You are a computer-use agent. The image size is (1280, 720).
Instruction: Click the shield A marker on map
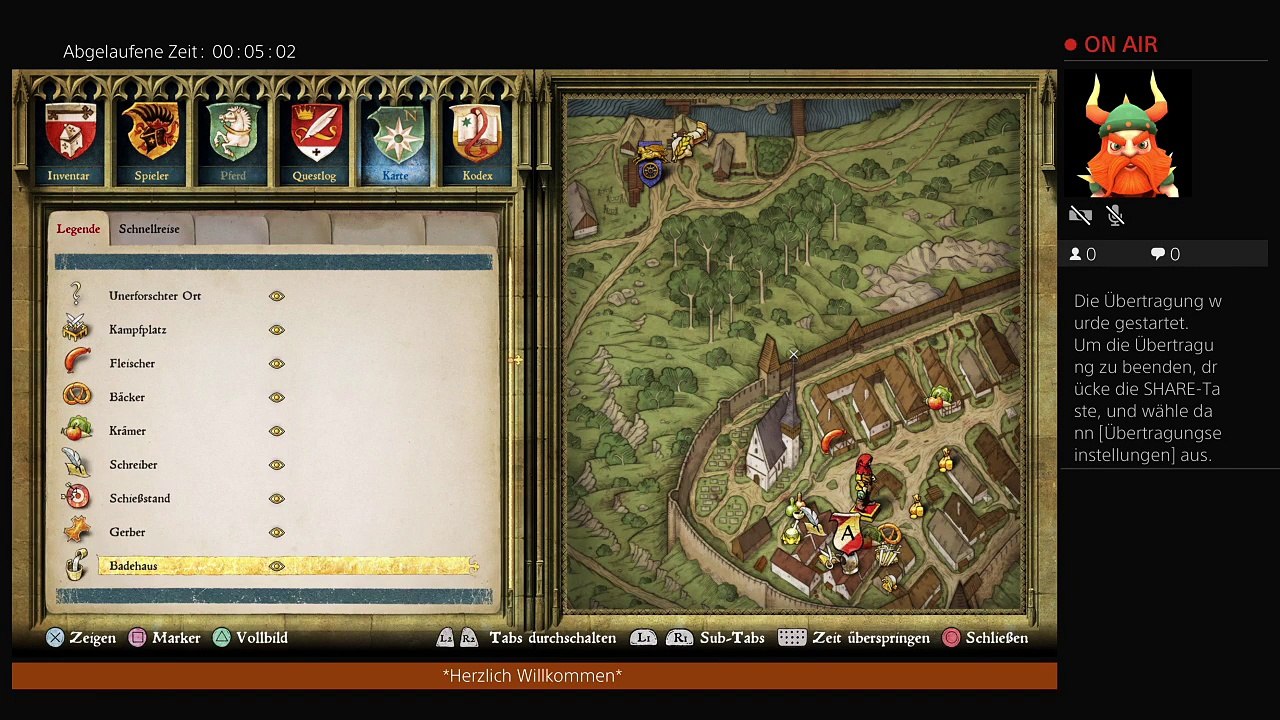click(848, 534)
